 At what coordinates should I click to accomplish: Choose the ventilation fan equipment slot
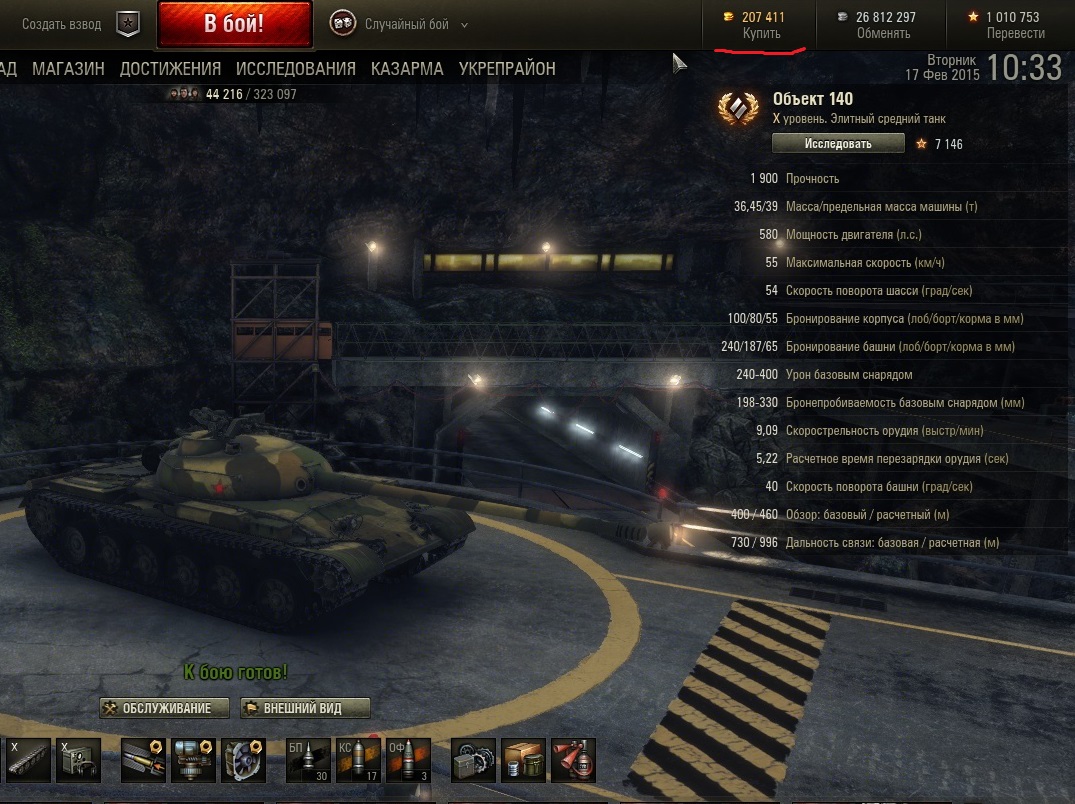click(243, 761)
